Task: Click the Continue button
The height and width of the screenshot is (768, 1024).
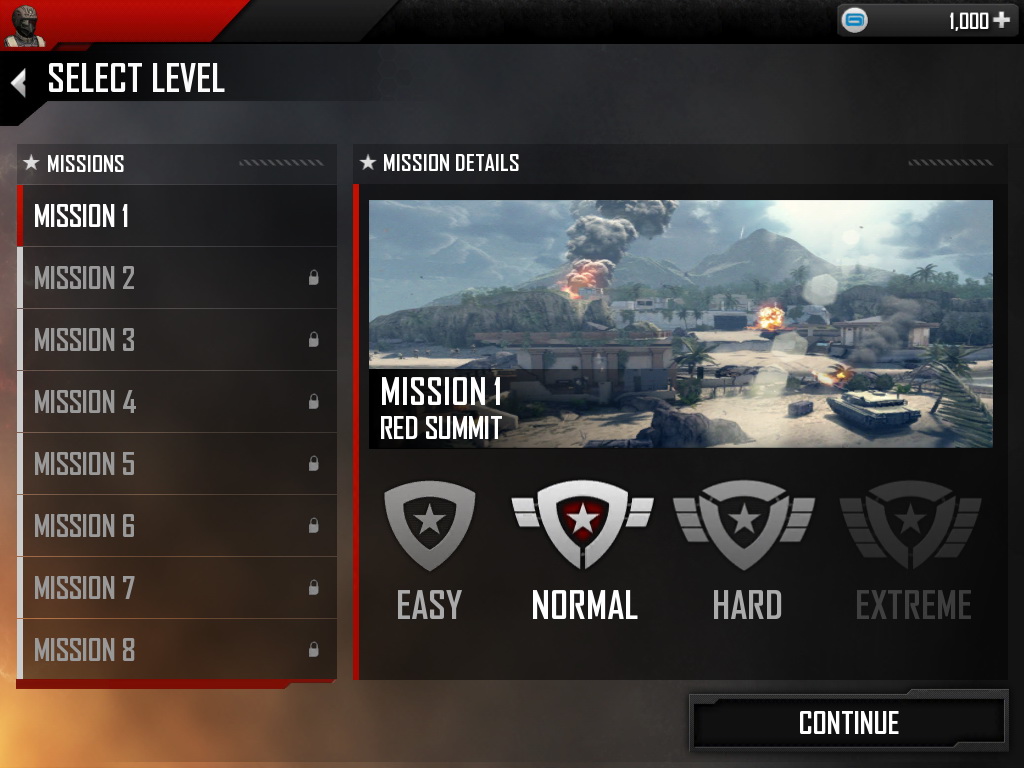Action: point(848,723)
